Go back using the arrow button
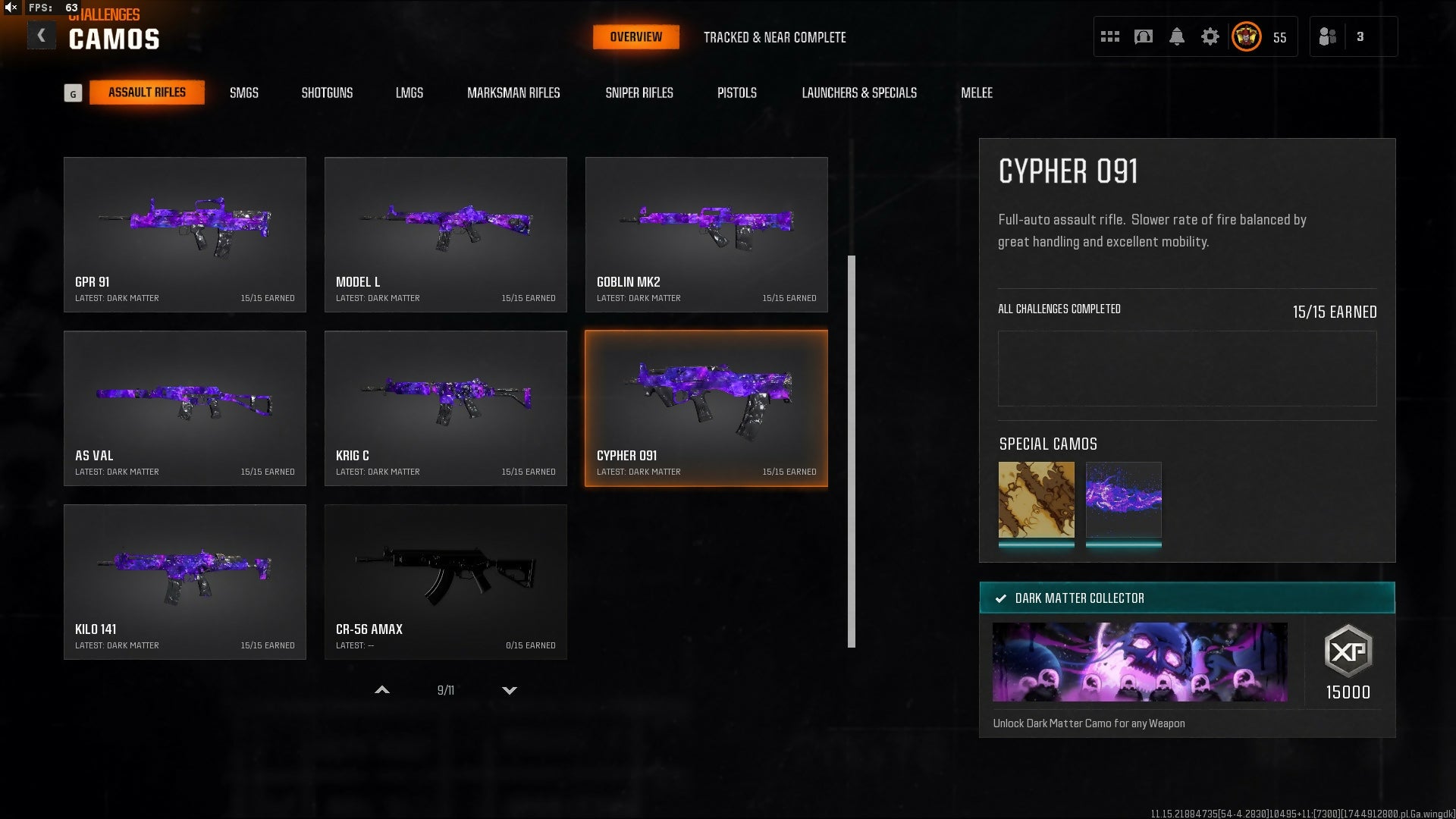This screenshot has width=1456, height=819. tap(41, 36)
